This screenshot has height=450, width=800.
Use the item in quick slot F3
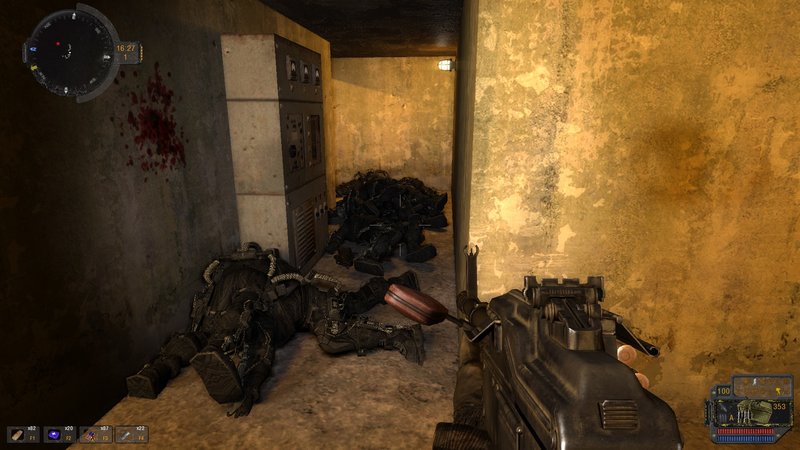point(92,434)
